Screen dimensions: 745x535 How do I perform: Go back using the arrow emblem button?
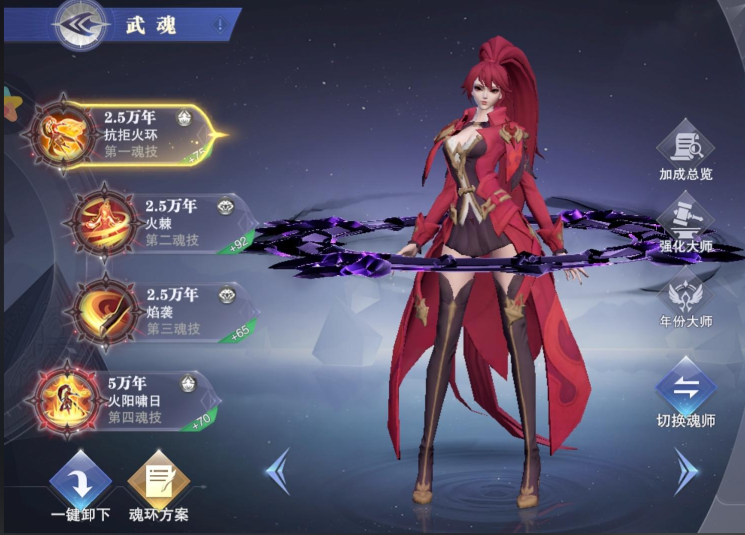click(x=81, y=26)
